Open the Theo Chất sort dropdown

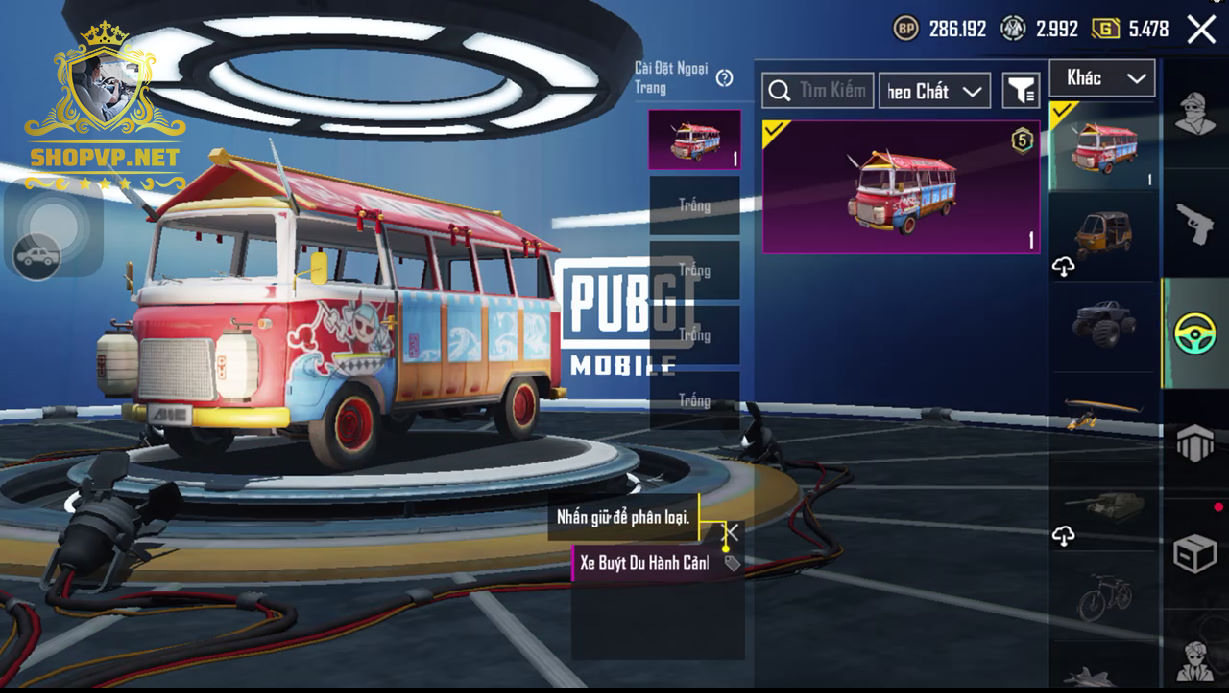pyautogui.click(x=934, y=91)
